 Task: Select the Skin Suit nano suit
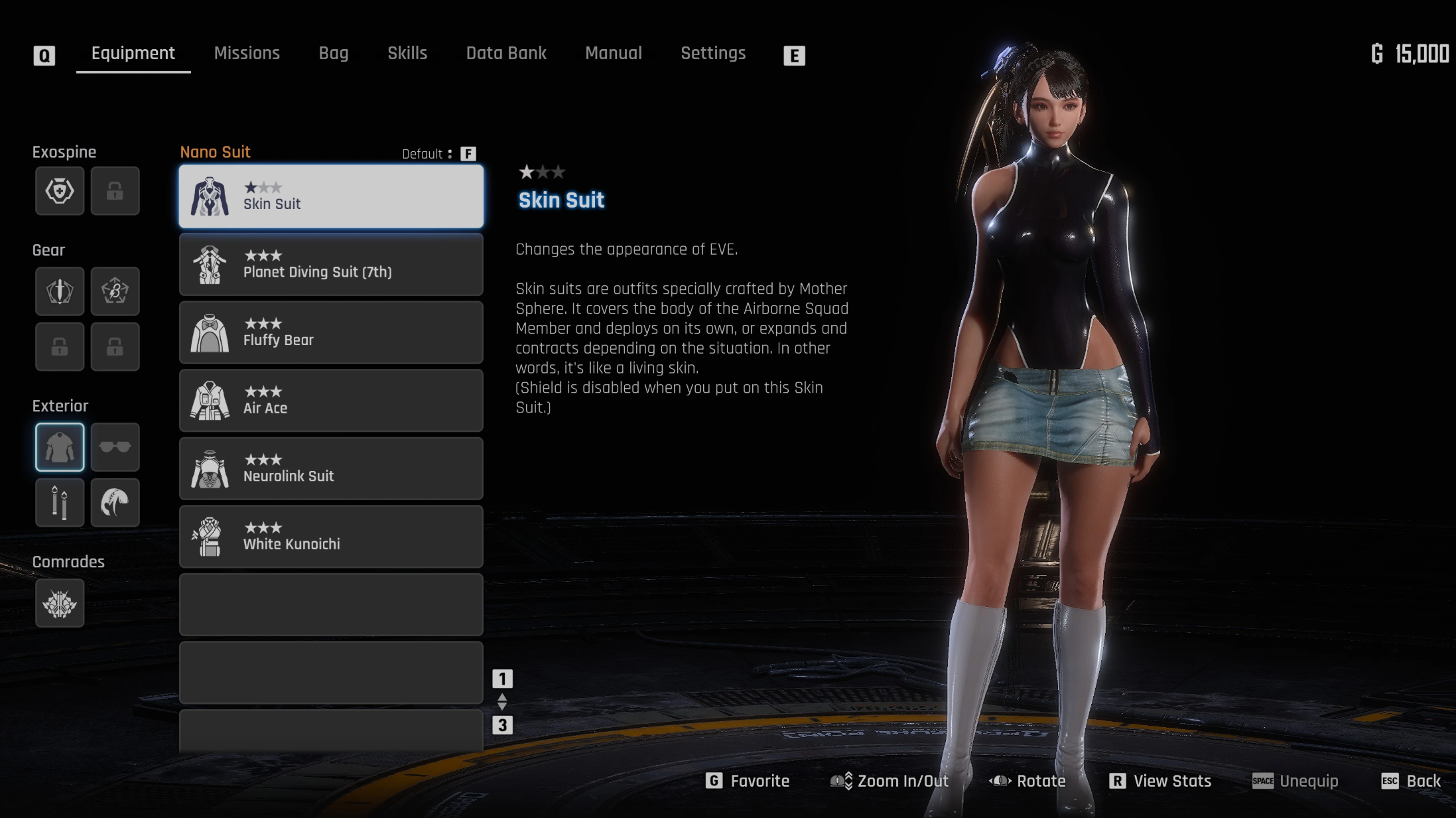click(x=331, y=196)
